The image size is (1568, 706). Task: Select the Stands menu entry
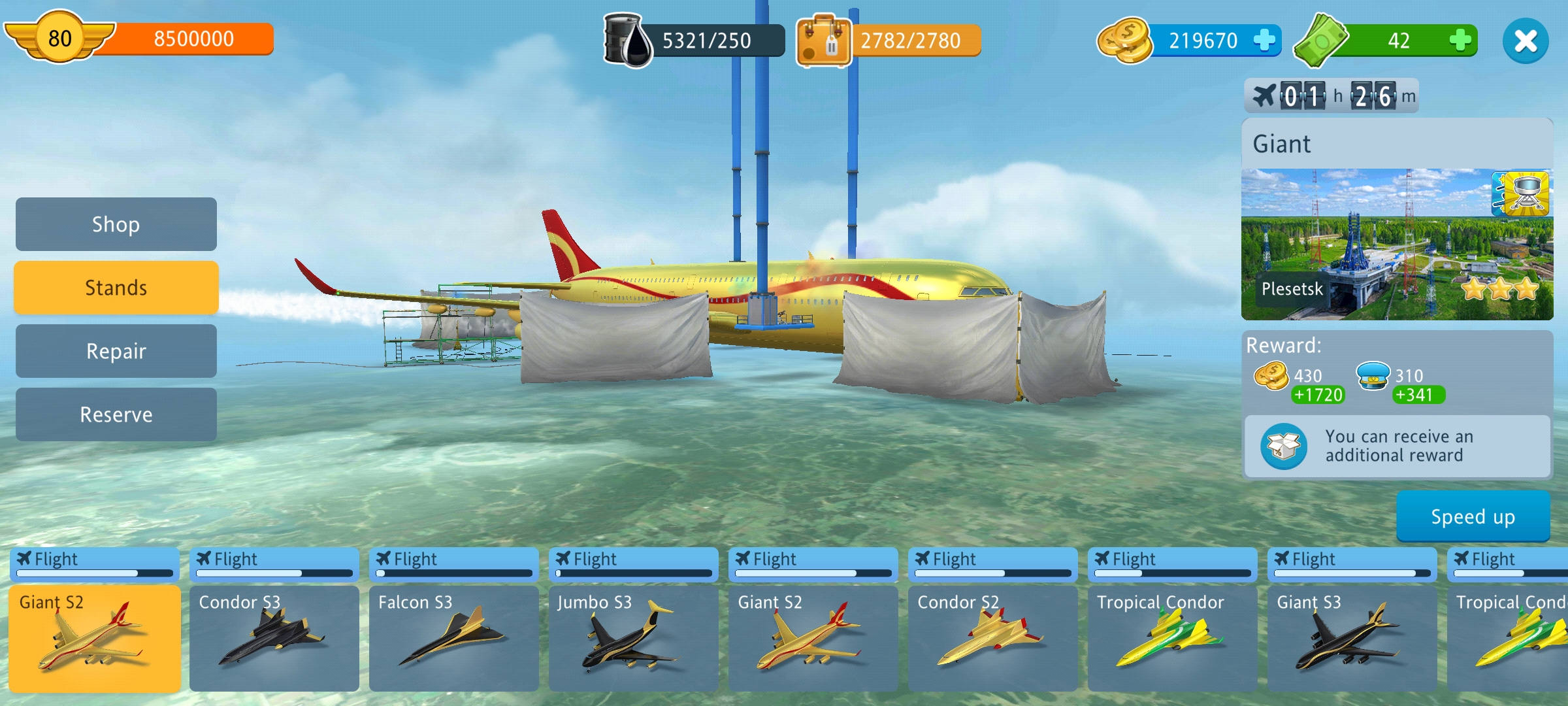(x=116, y=288)
